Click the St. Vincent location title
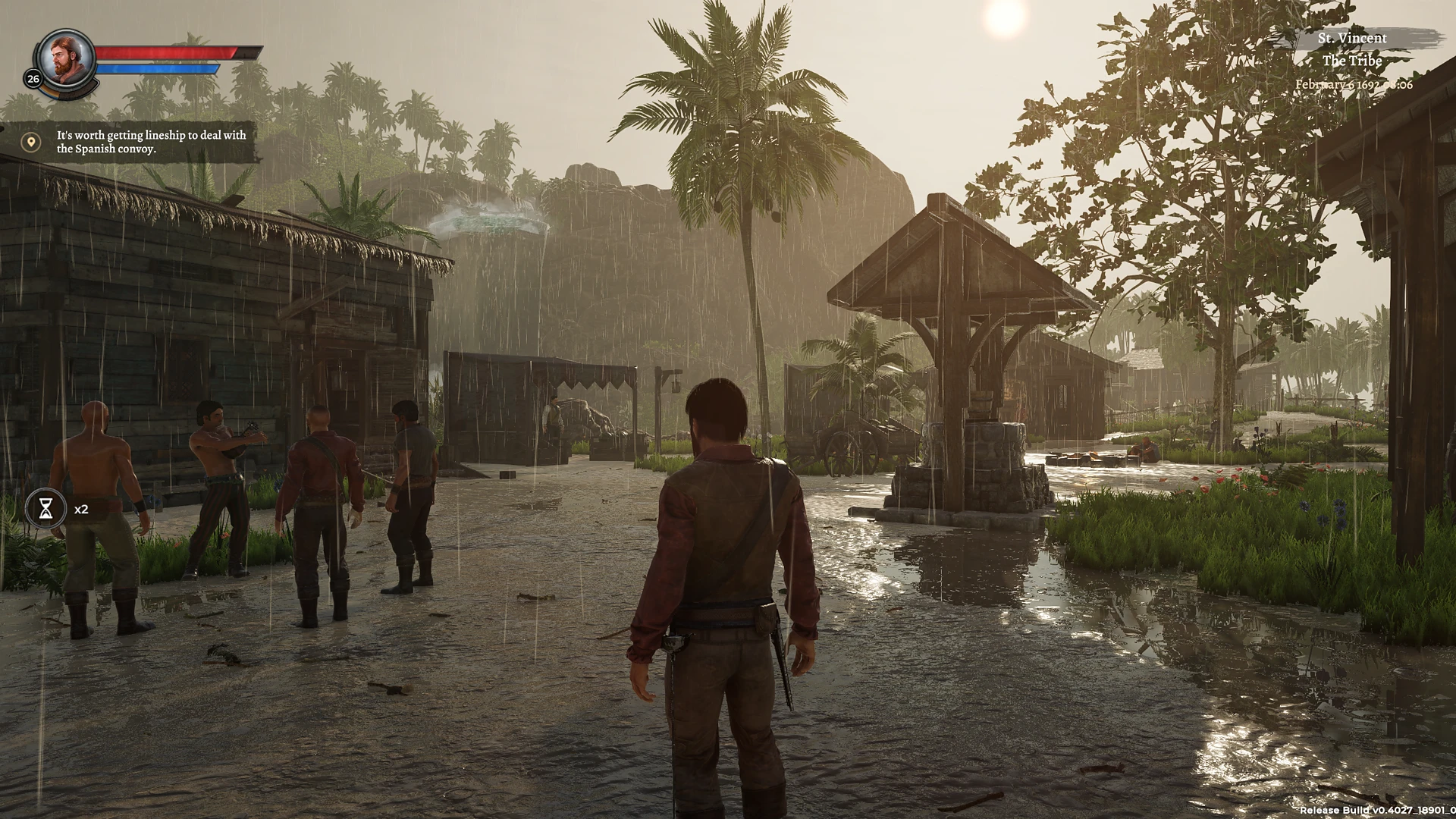This screenshot has width=1456, height=819. 1353,37
